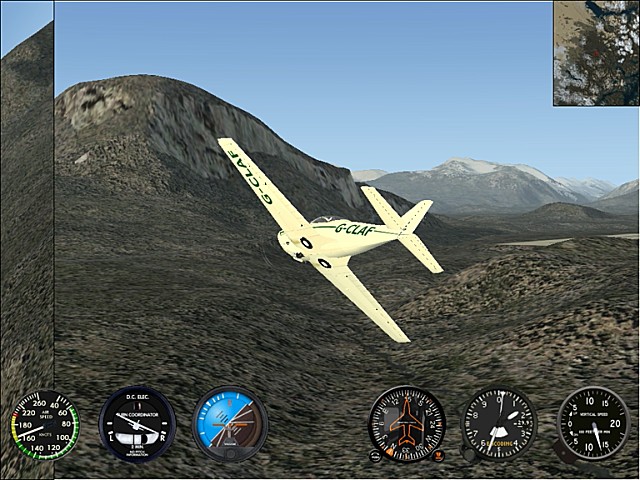This screenshot has height=480, width=640.
Task: Click the attitude indicator (artificial horizon)
Action: click(230, 424)
